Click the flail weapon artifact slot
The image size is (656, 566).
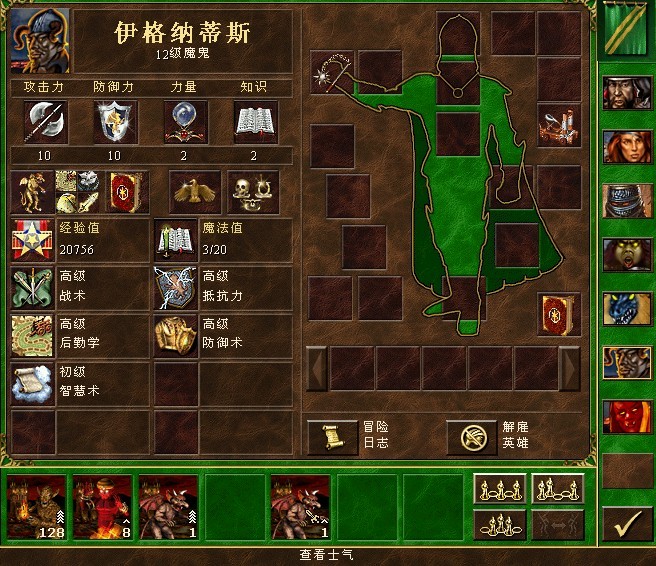332,73
